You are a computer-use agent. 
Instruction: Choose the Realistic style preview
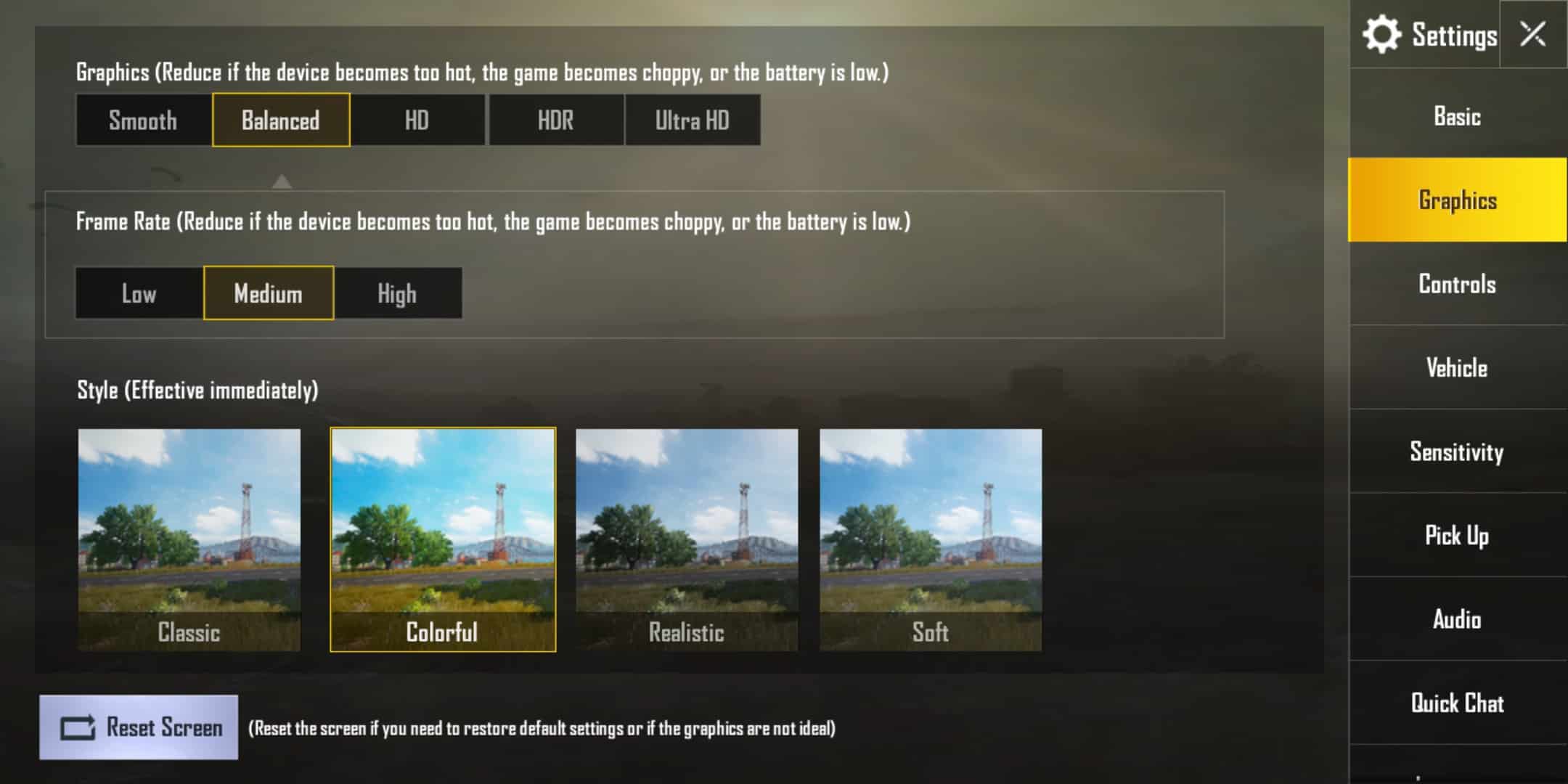686,537
